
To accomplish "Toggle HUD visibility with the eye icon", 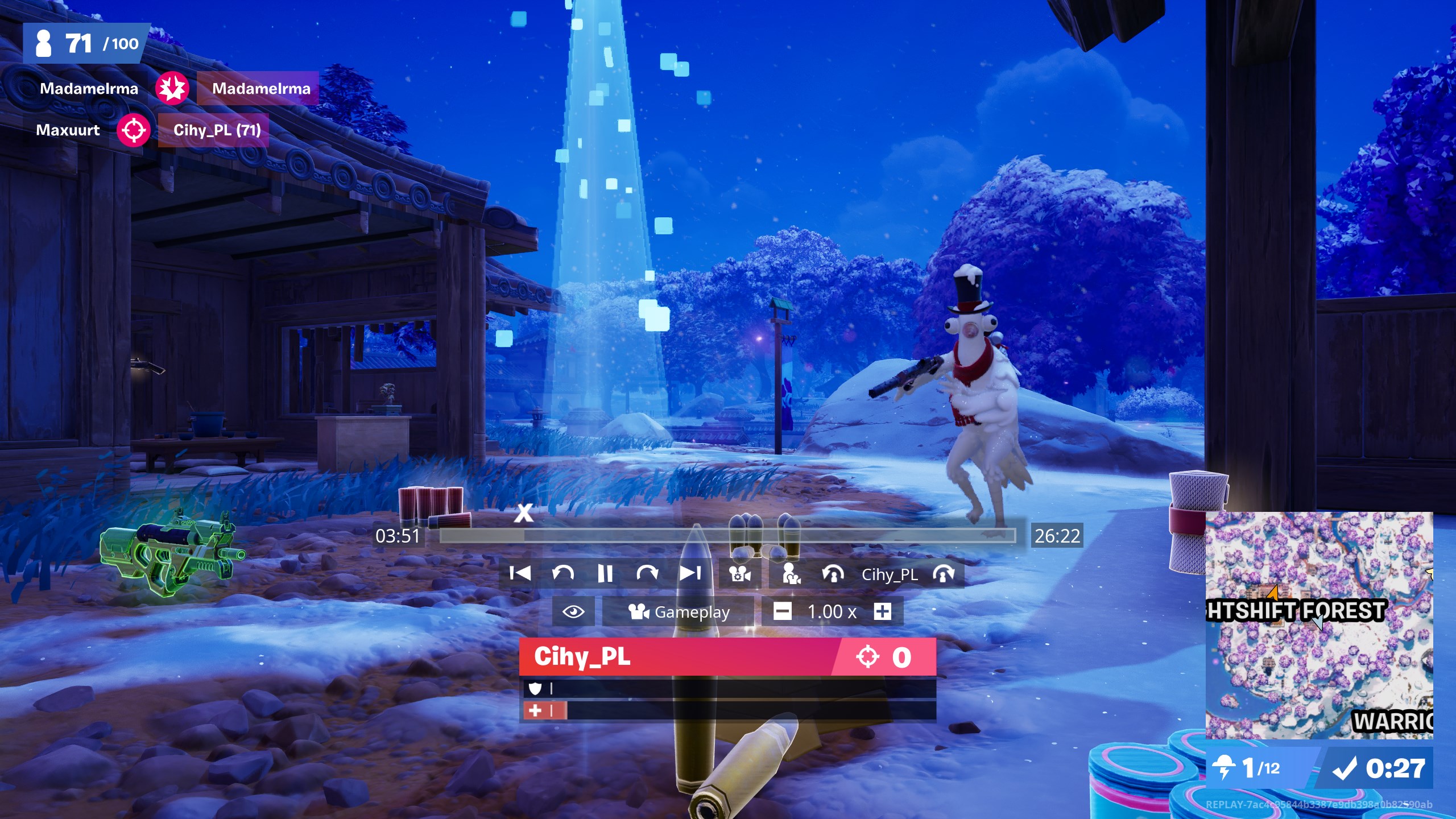I will coord(573,612).
